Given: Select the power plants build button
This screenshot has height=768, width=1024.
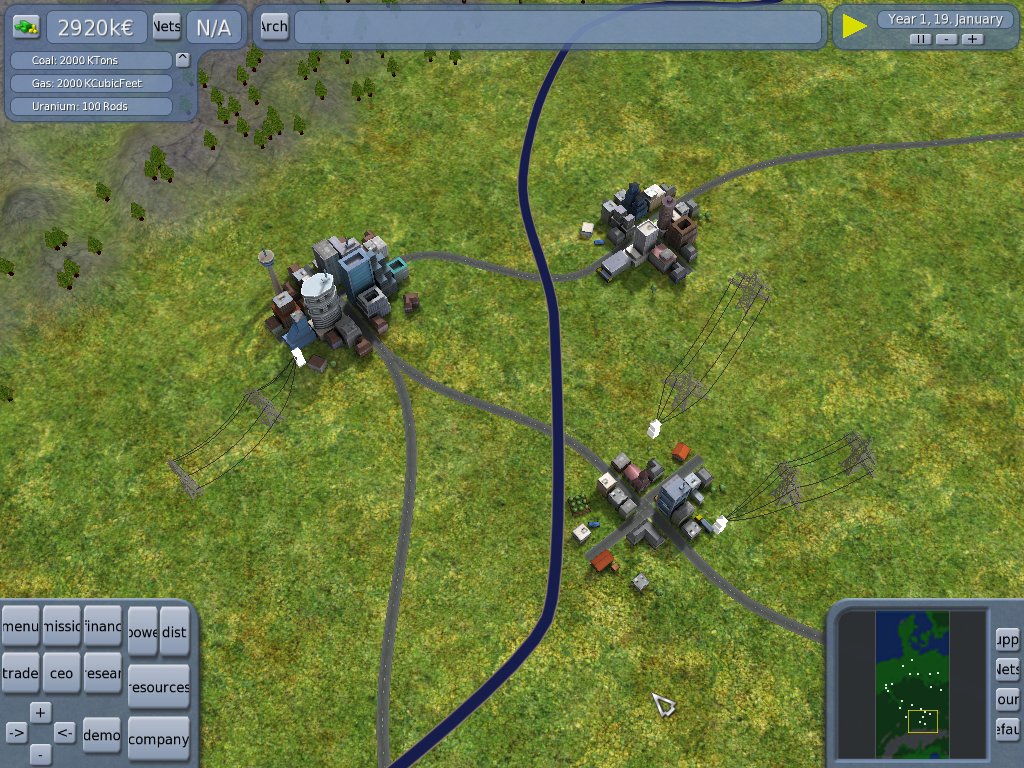Looking at the screenshot, I should [143, 632].
